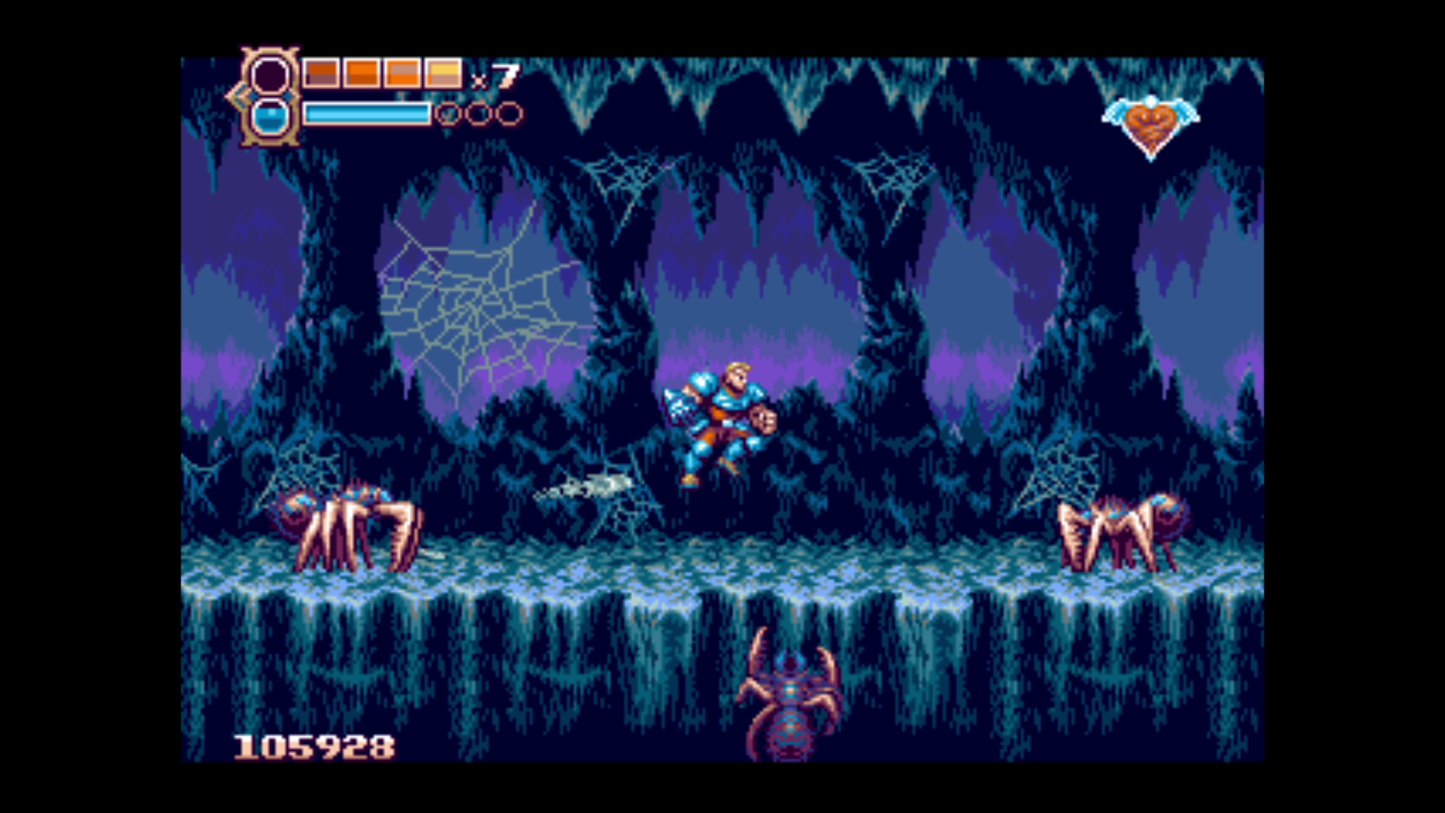Screen dimensions: 1445x813
Task: Click the middle empty charge circle
Action: [x=479, y=113]
